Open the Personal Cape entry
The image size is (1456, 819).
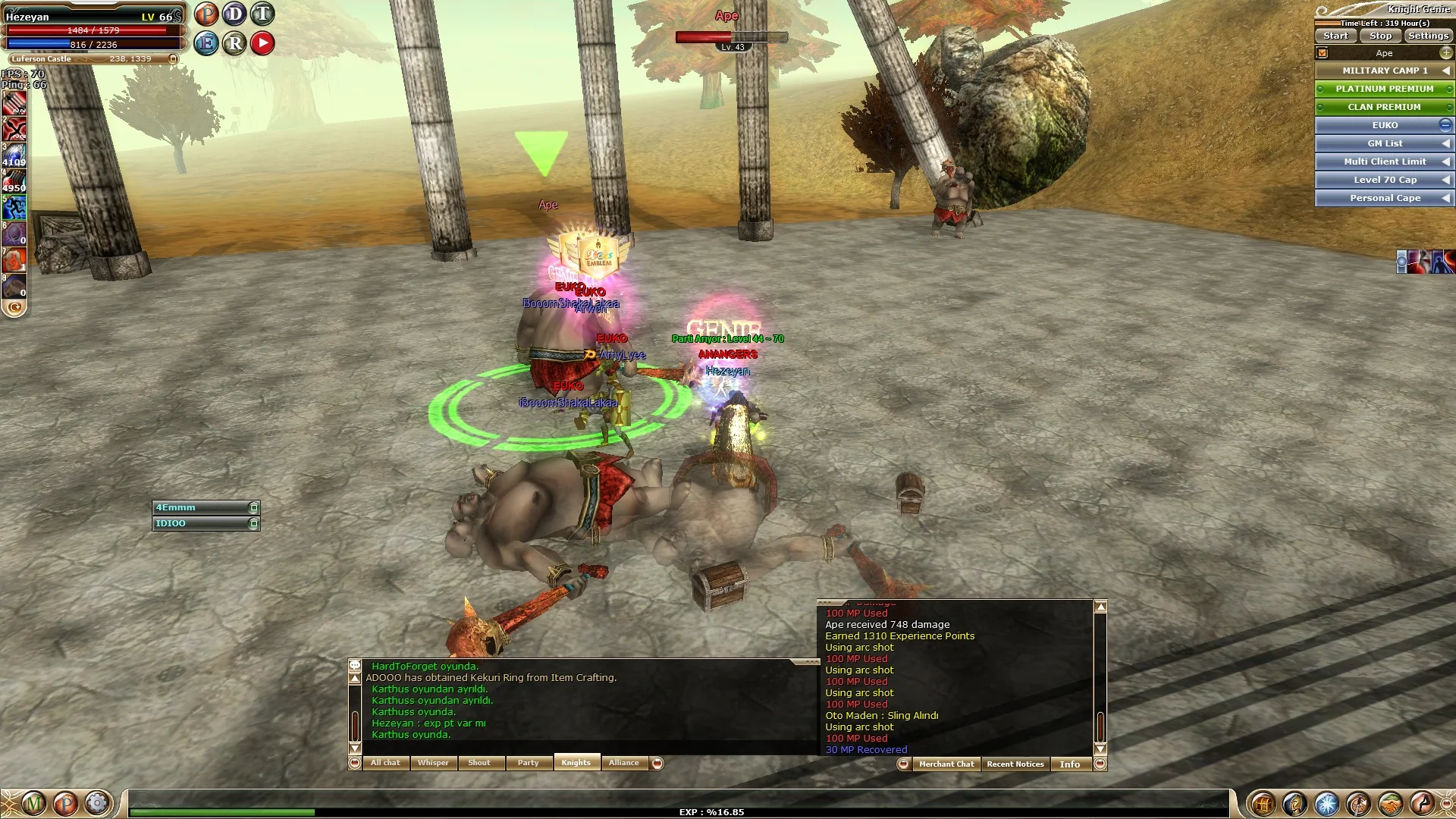1384,198
